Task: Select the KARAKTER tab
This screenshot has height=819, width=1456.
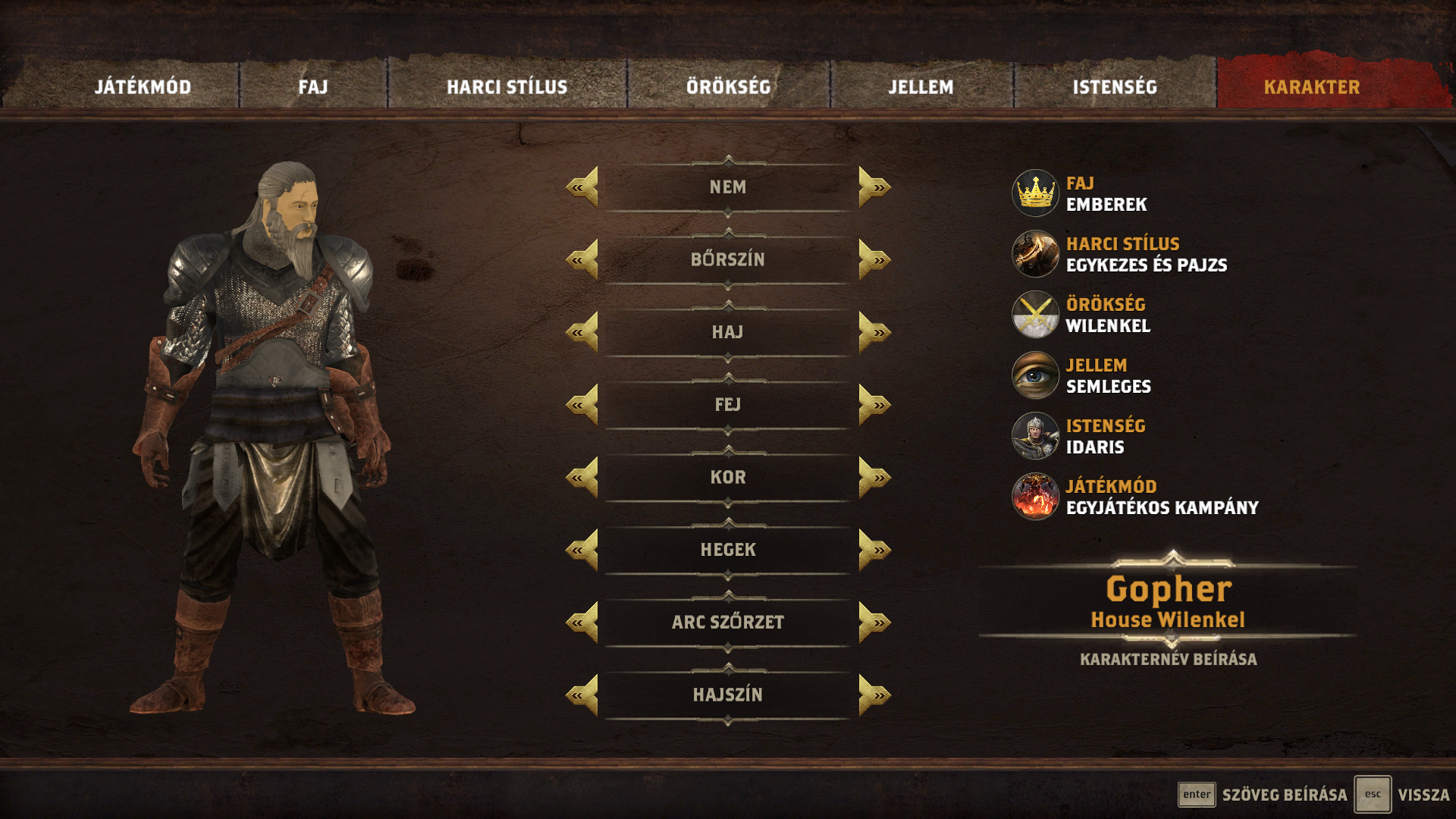Action: coord(1311,87)
